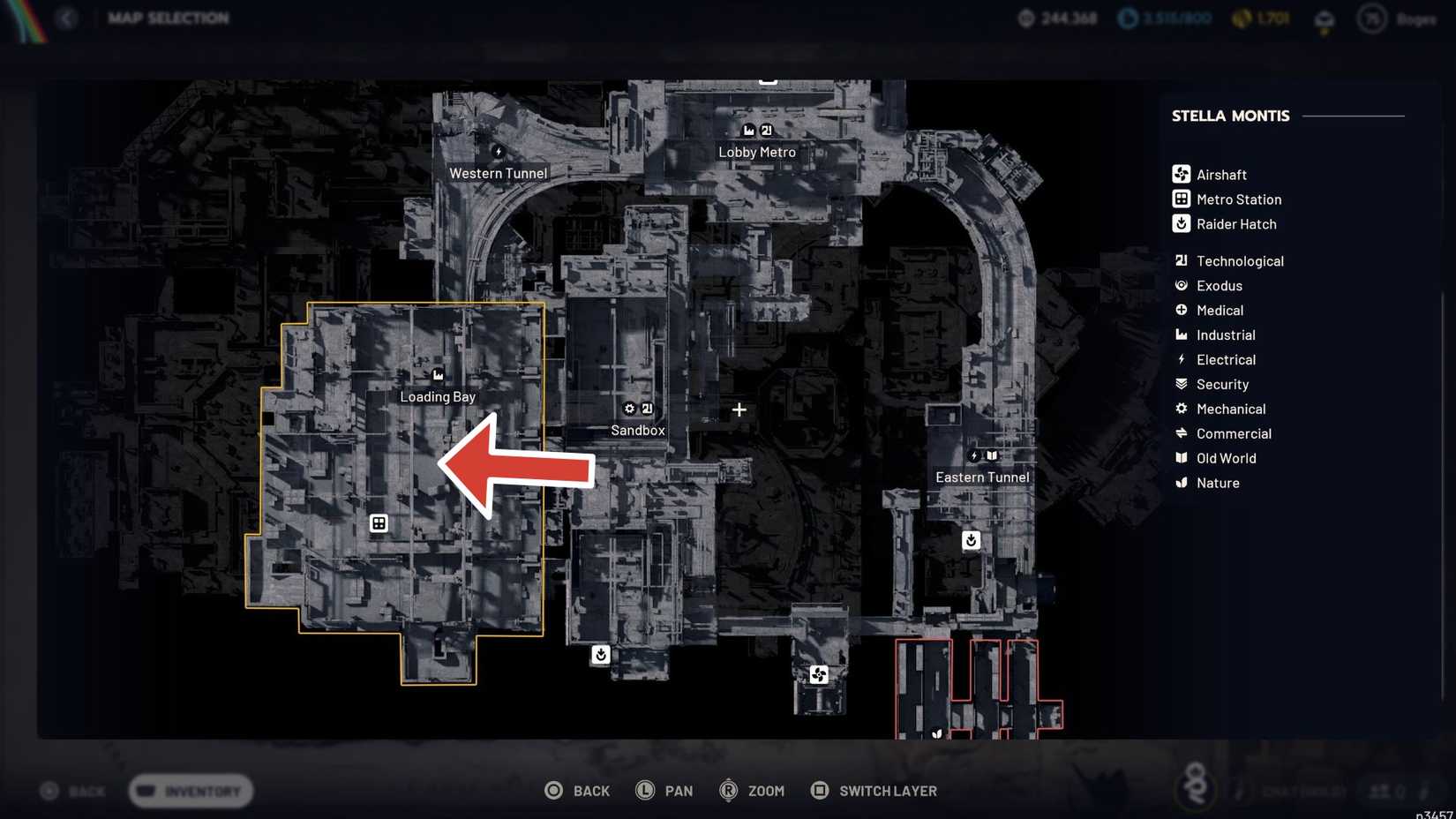The height and width of the screenshot is (819, 1456).
Task: Select the Map Selection header tab
Action: click(x=168, y=18)
